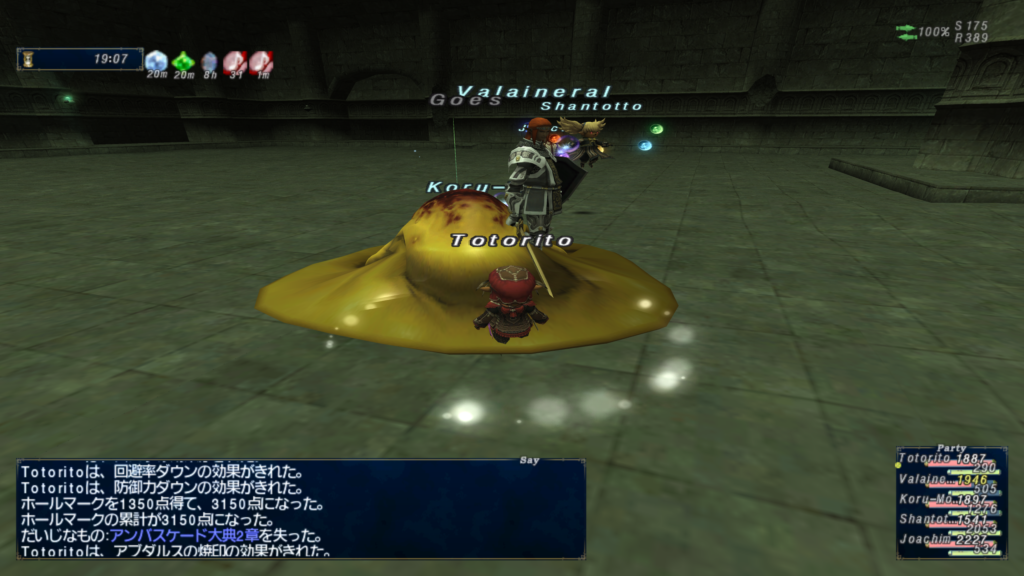Open the chat log window
Screen dimensions: 1024x576
point(300,508)
